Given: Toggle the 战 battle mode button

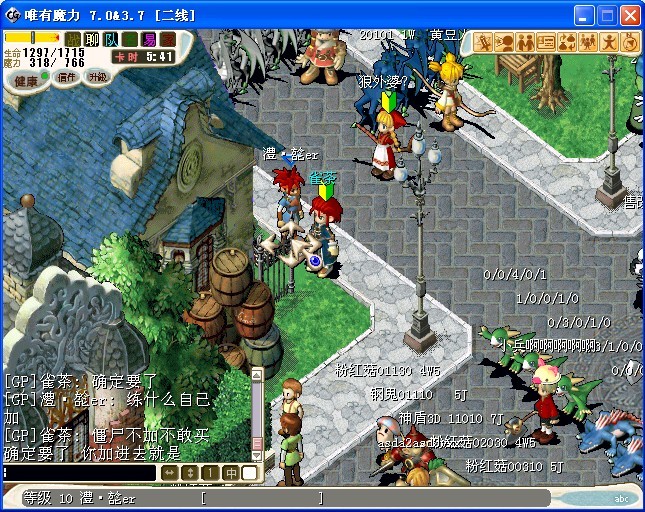Looking at the screenshot, I should pos(74,39).
